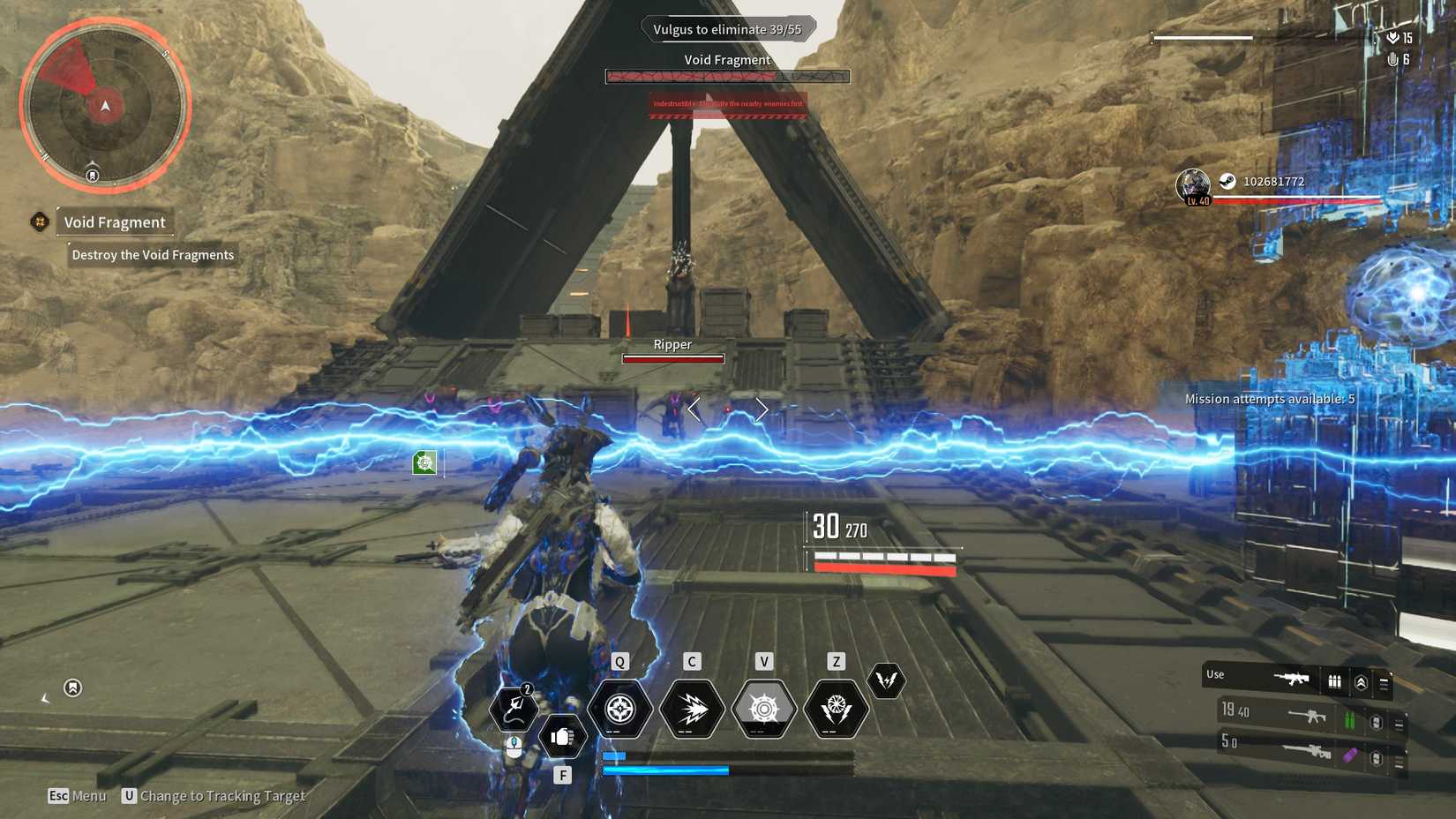This screenshot has width=1456, height=819.
Task: Select the Q skill hexagon icon
Action: point(620,709)
